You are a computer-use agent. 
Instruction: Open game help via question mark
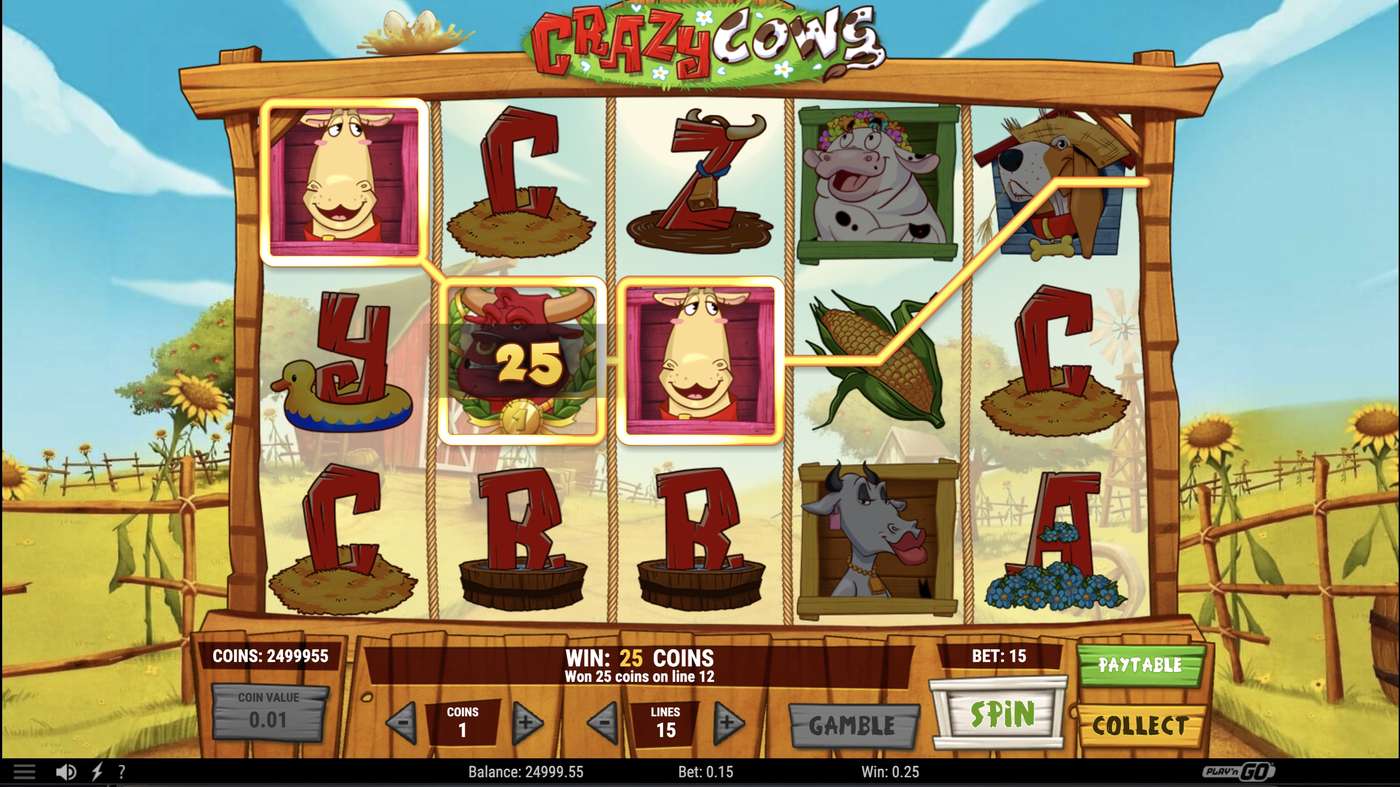(122, 771)
